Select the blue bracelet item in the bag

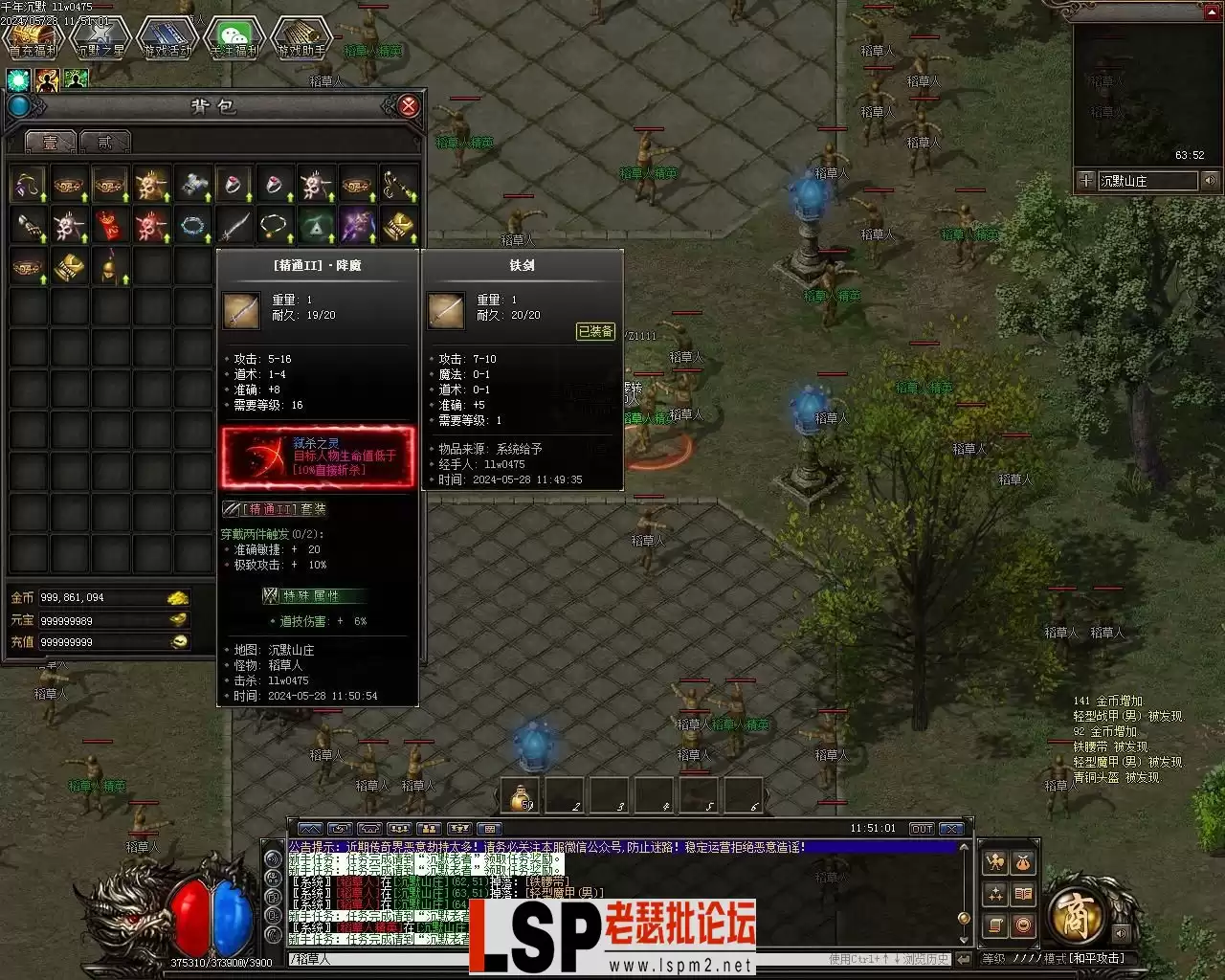pos(193,226)
